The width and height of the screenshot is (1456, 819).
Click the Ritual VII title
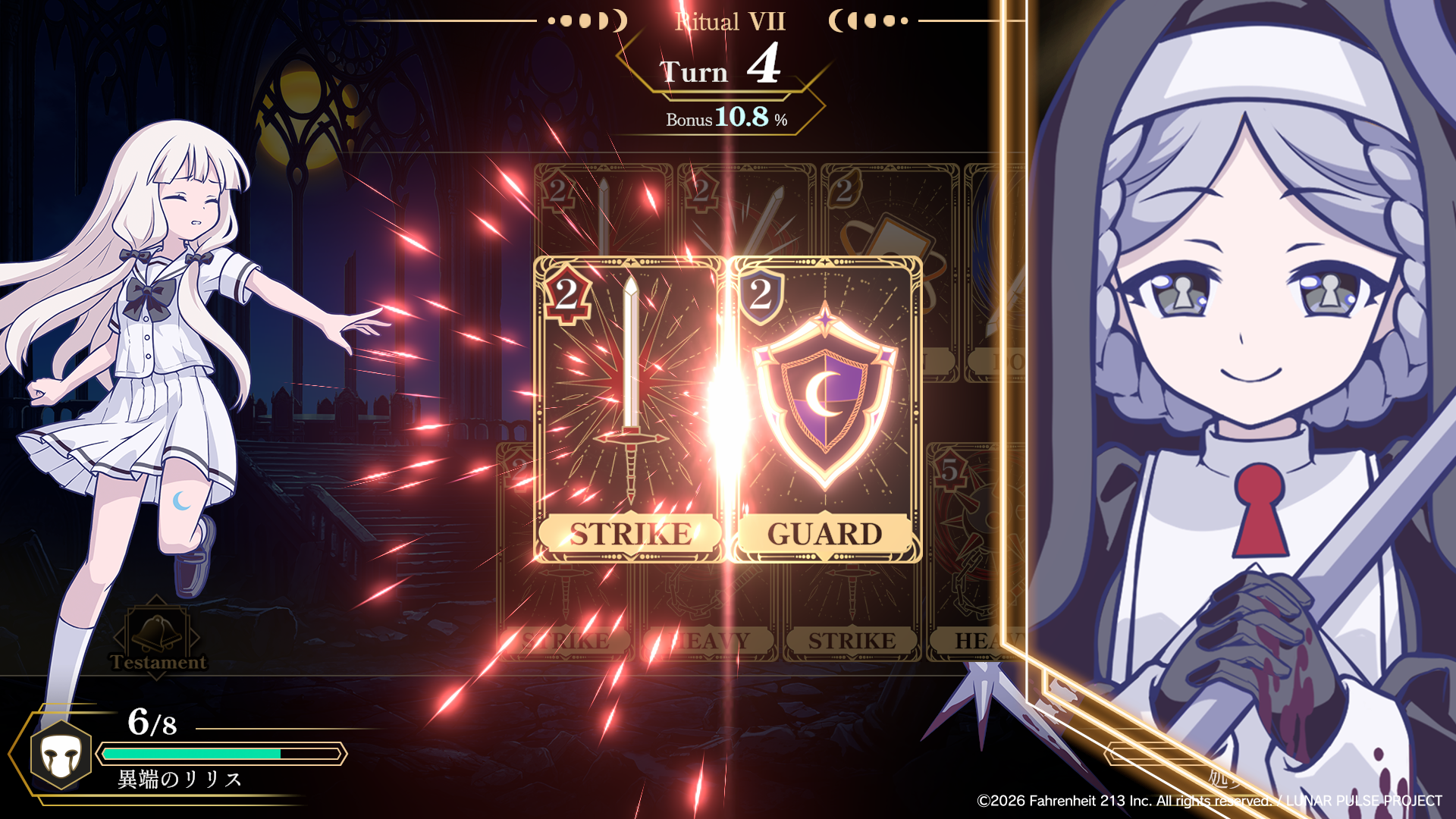pyautogui.click(x=730, y=20)
